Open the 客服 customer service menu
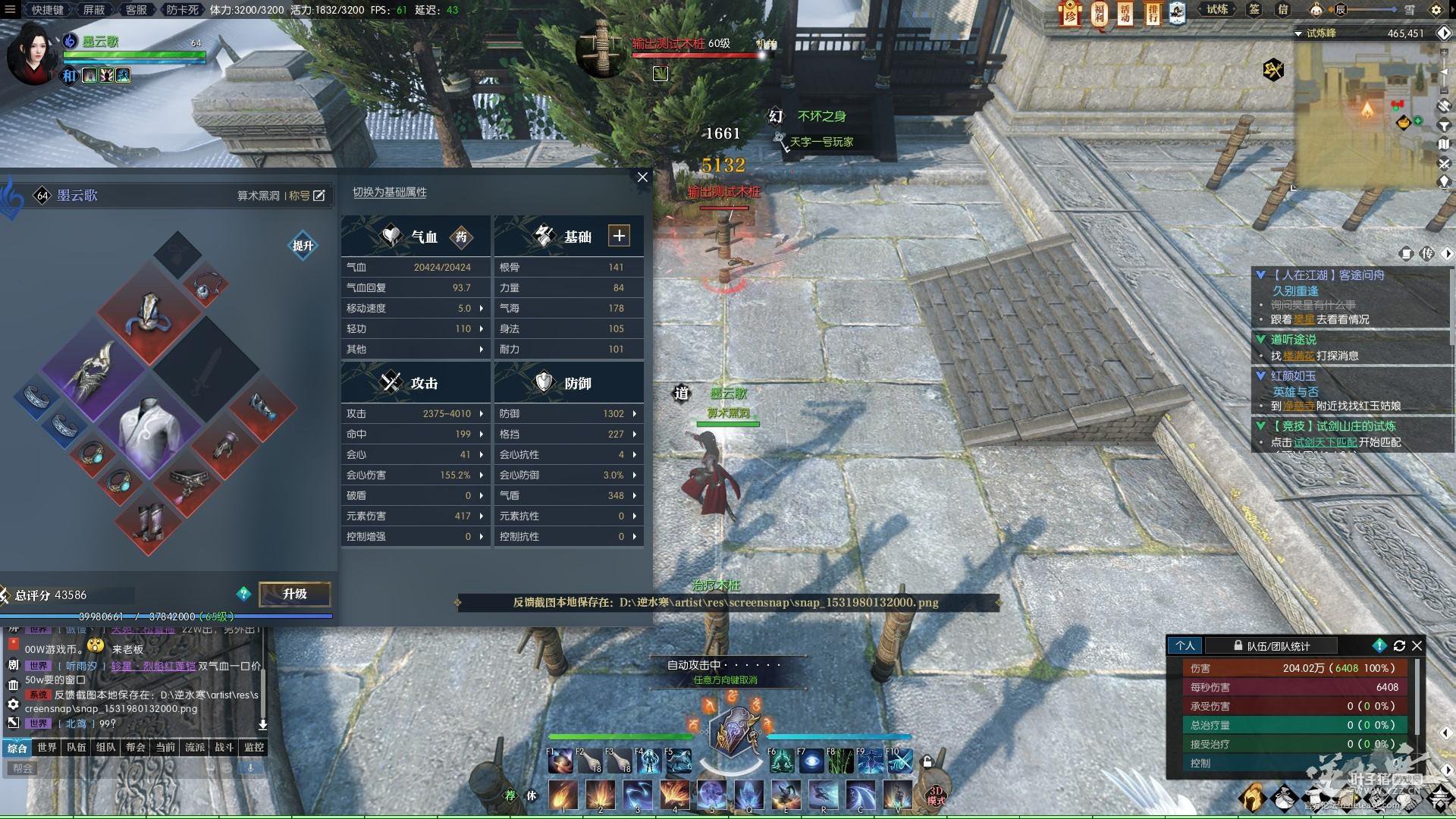 136,10
